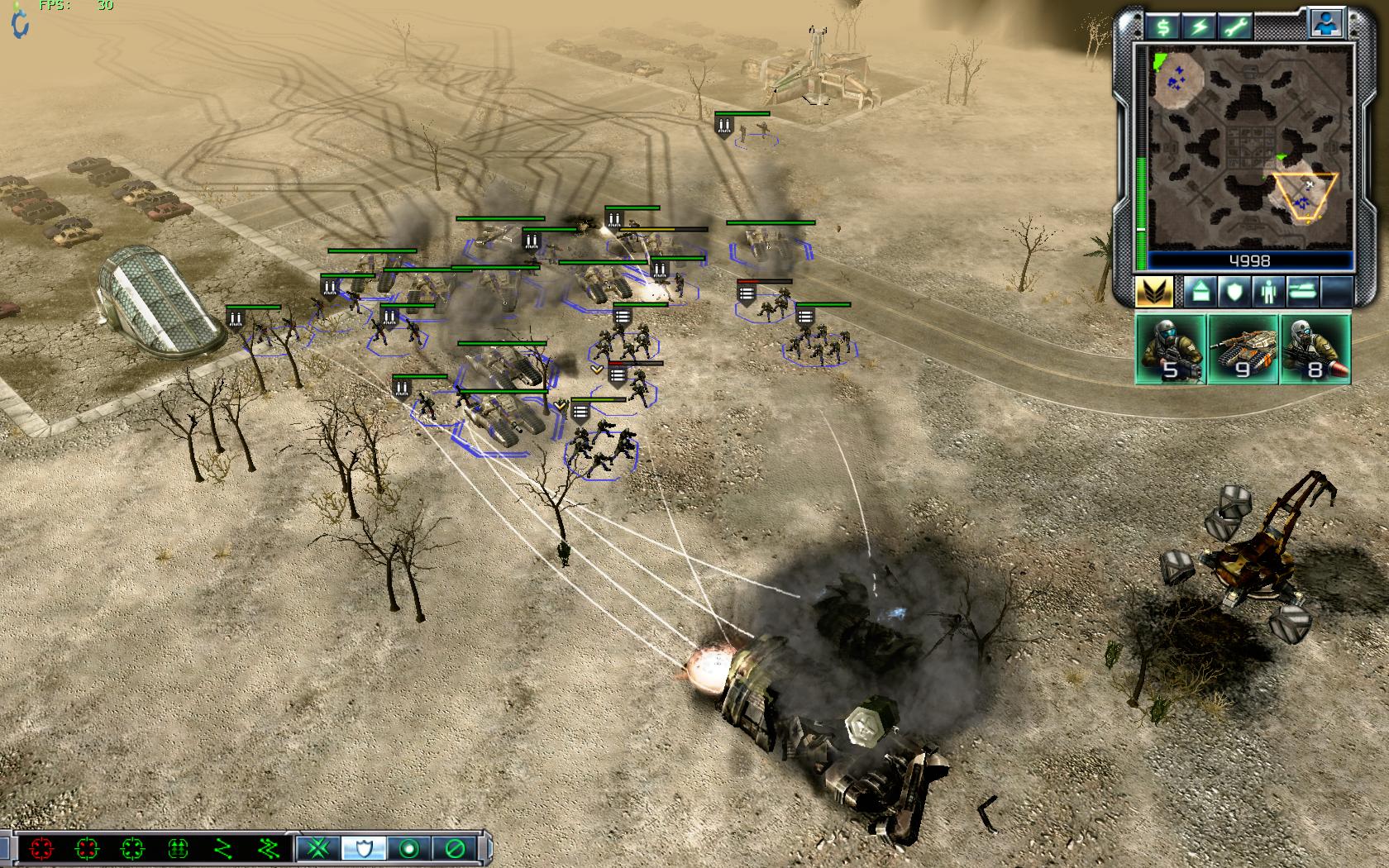Screen dimensions: 1389x868
Task: Select the wrench repair button
Action: [x=1235, y=27]
